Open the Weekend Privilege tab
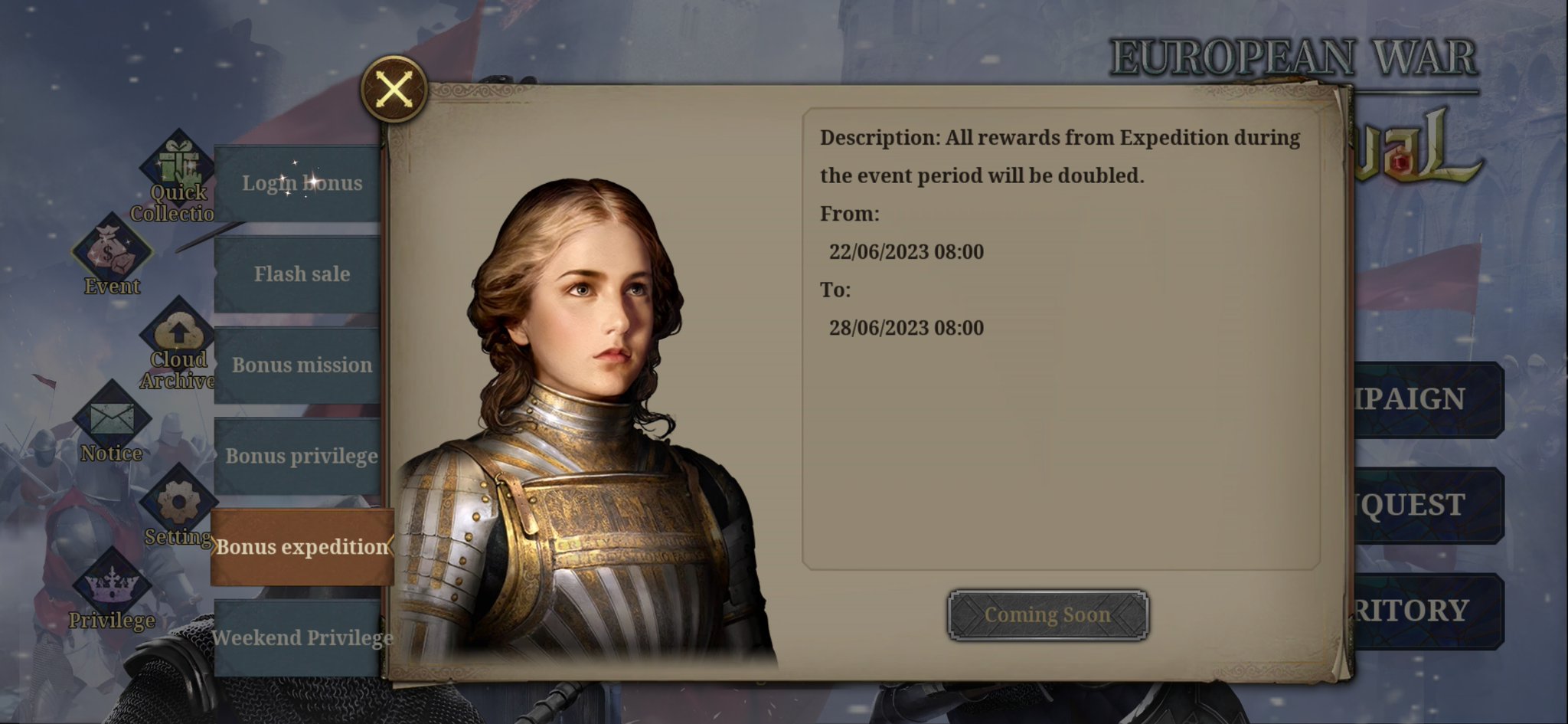 point(303,637)
